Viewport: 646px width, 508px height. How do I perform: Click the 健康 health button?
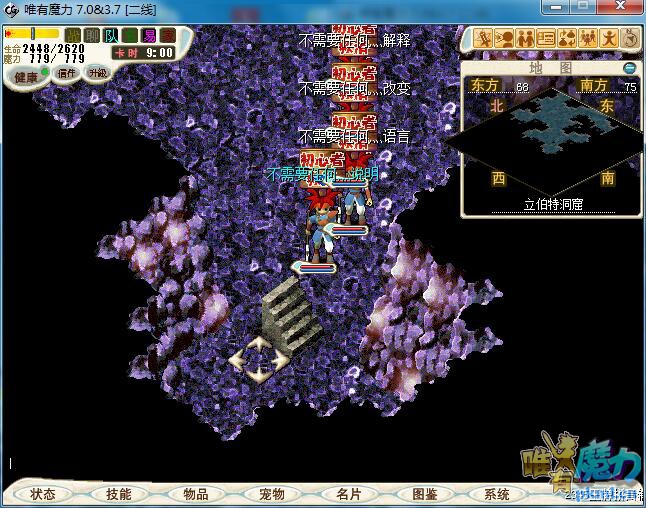pyautogui.click(x=26, y=77)
